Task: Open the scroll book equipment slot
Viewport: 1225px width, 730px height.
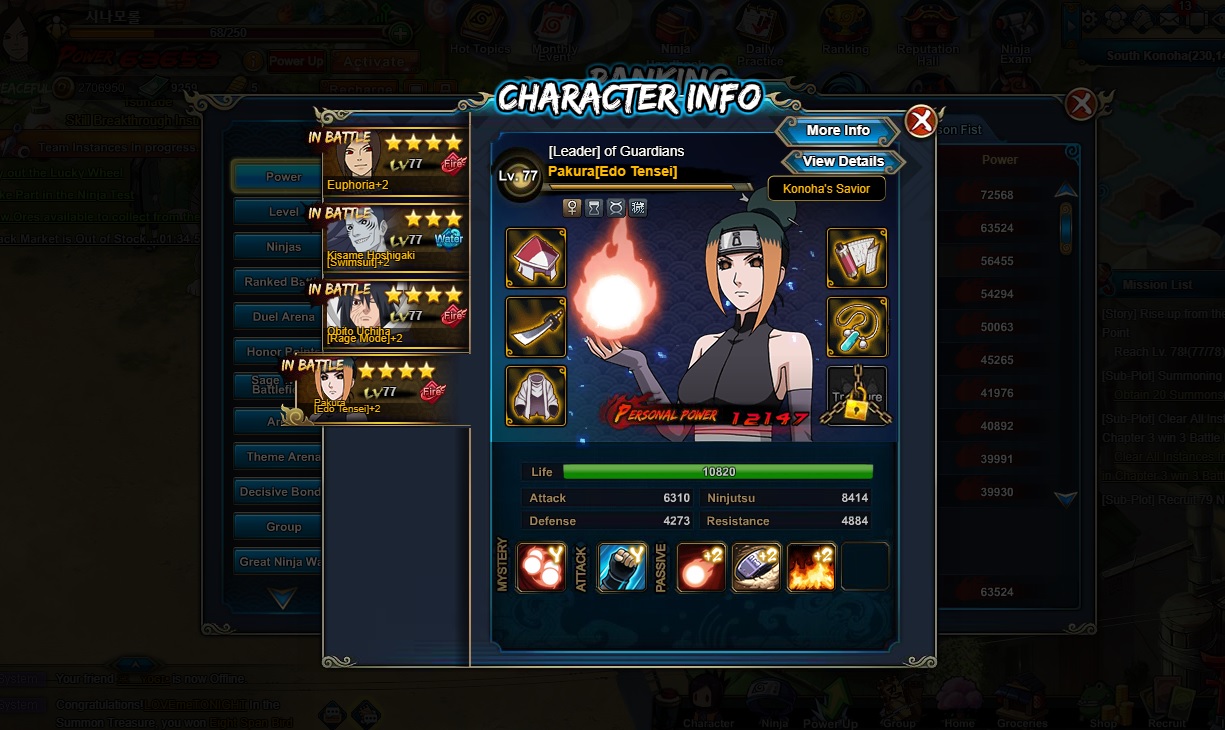Action: pyautogui.click(x=857, y=258)
